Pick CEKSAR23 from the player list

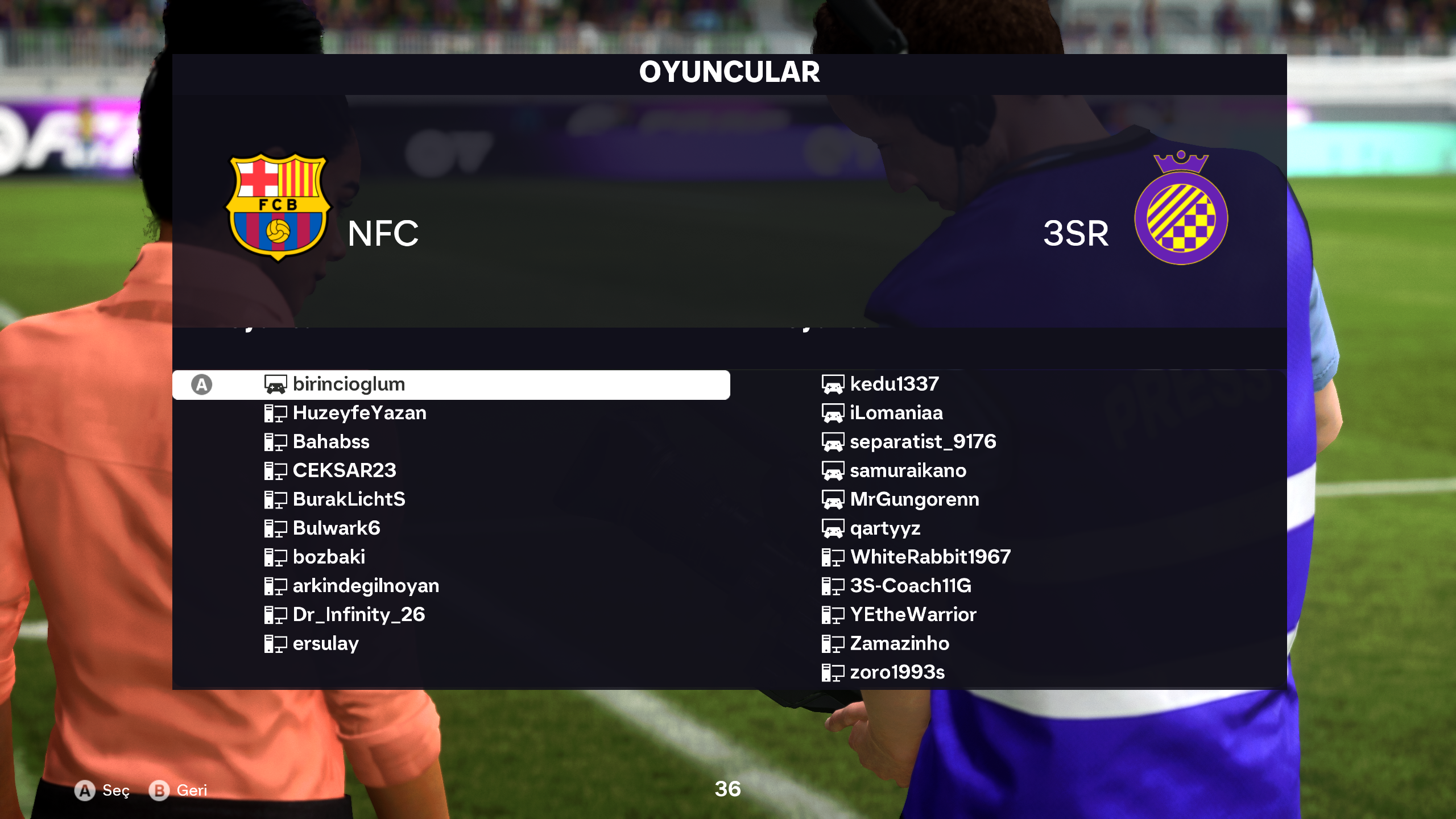click(344, 470)
